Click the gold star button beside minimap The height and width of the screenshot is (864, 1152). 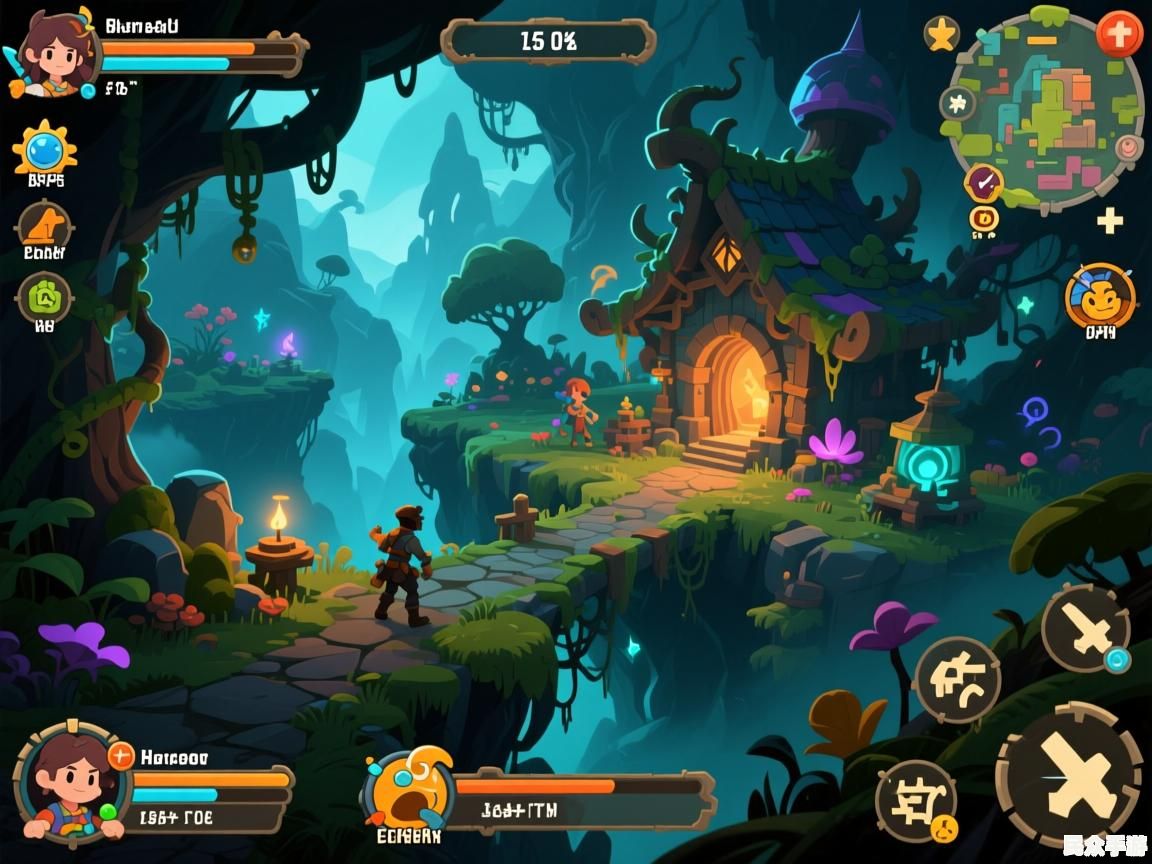click(941, 34)
